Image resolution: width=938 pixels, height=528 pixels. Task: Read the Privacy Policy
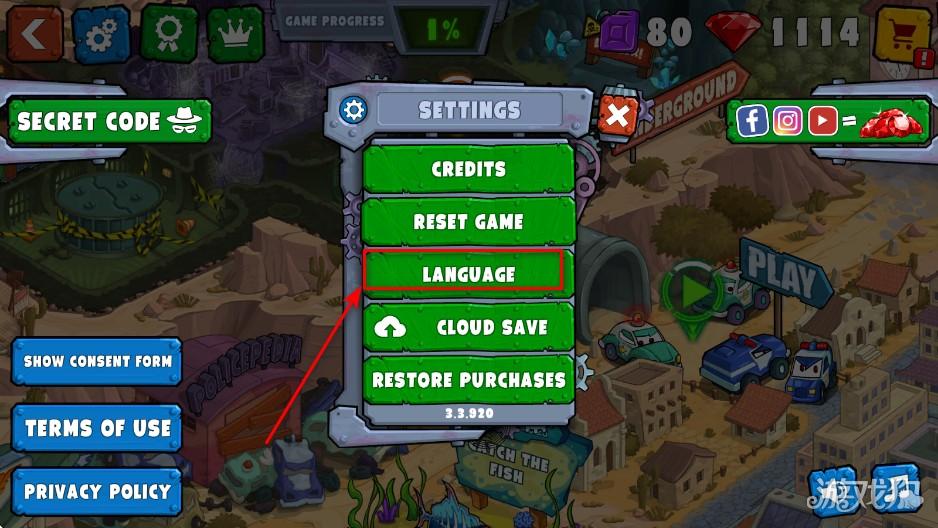pyautogui.click(x=97, y=492)
